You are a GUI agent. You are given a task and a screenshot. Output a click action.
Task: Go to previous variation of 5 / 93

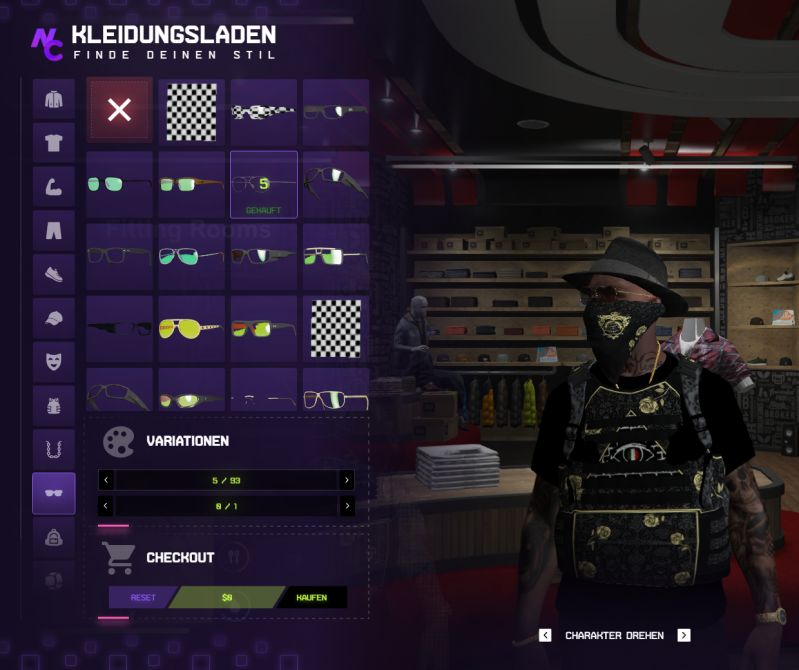click(106, 481)
